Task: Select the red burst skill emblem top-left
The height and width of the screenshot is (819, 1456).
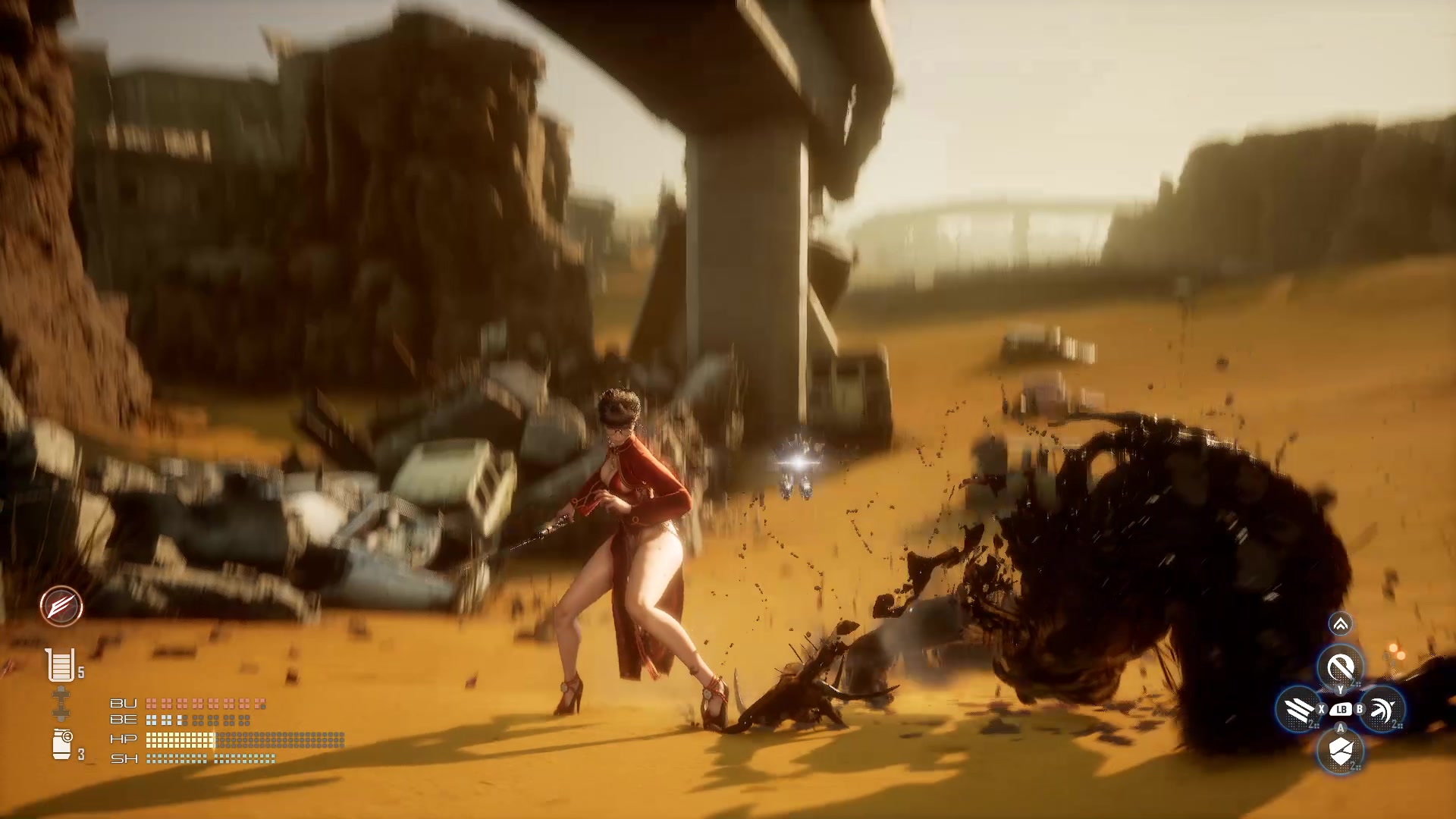Action: click(x=62, y=604)
